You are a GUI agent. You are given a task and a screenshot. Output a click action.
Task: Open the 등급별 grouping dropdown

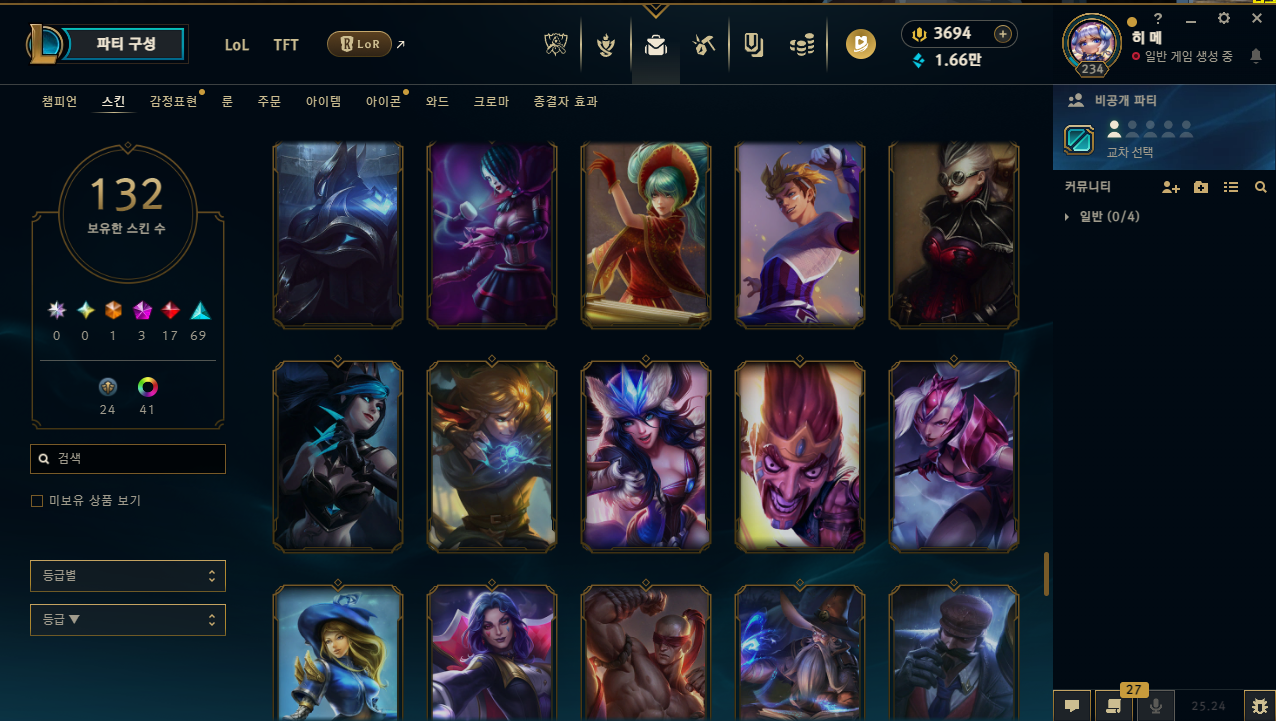click(128, 576)
